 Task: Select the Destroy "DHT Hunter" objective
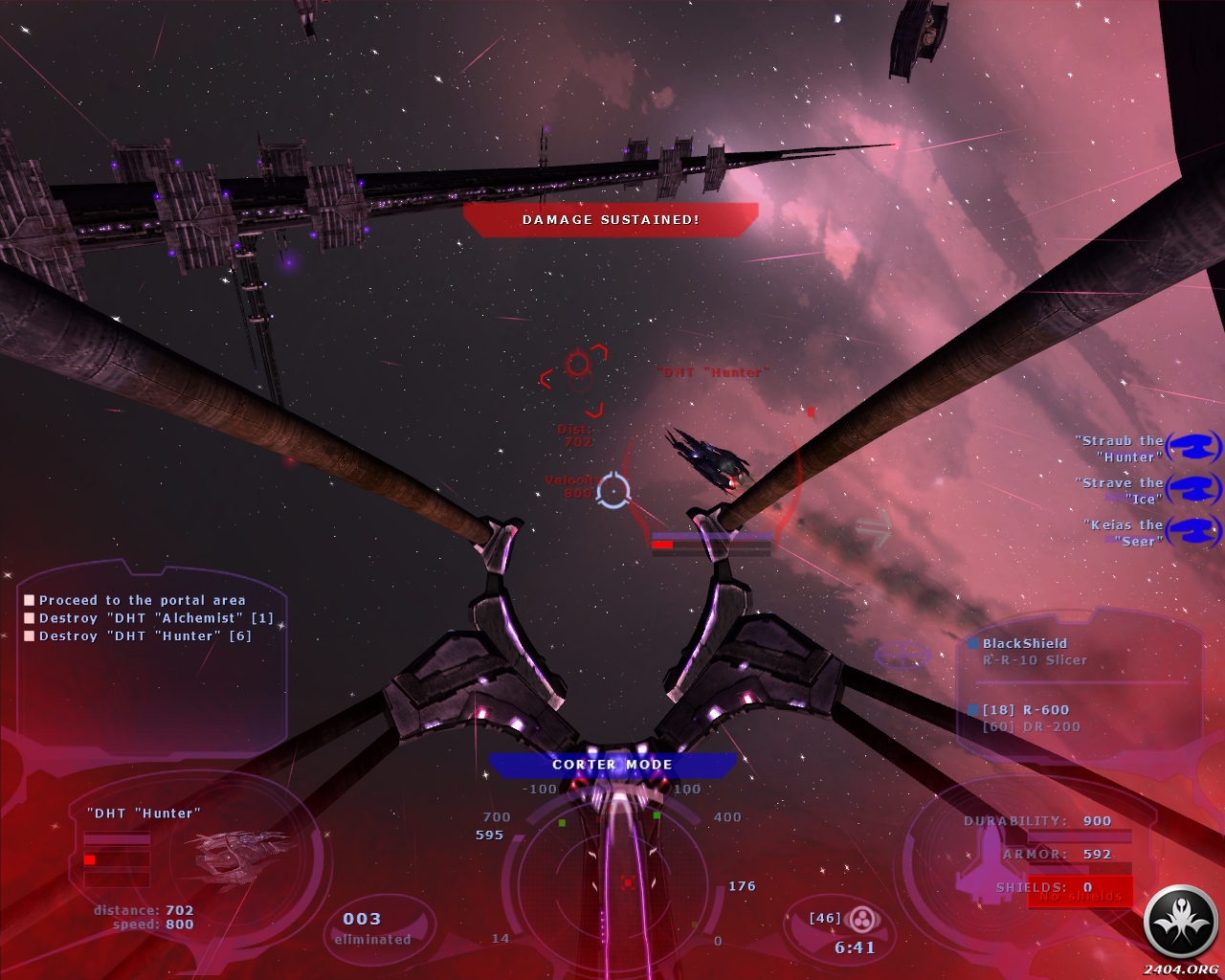[145, 636]
